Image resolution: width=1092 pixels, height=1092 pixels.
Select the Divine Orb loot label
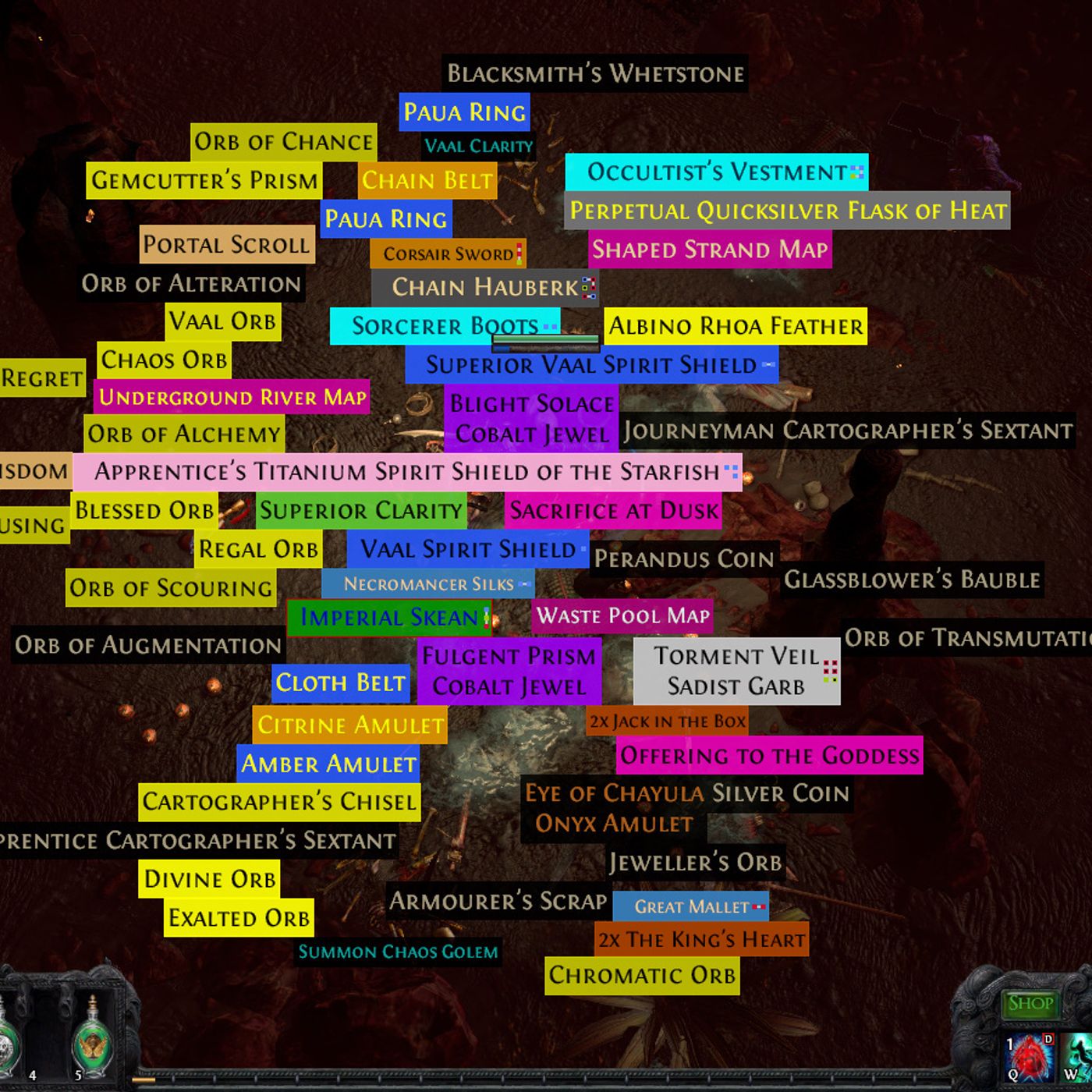point(209,879)
